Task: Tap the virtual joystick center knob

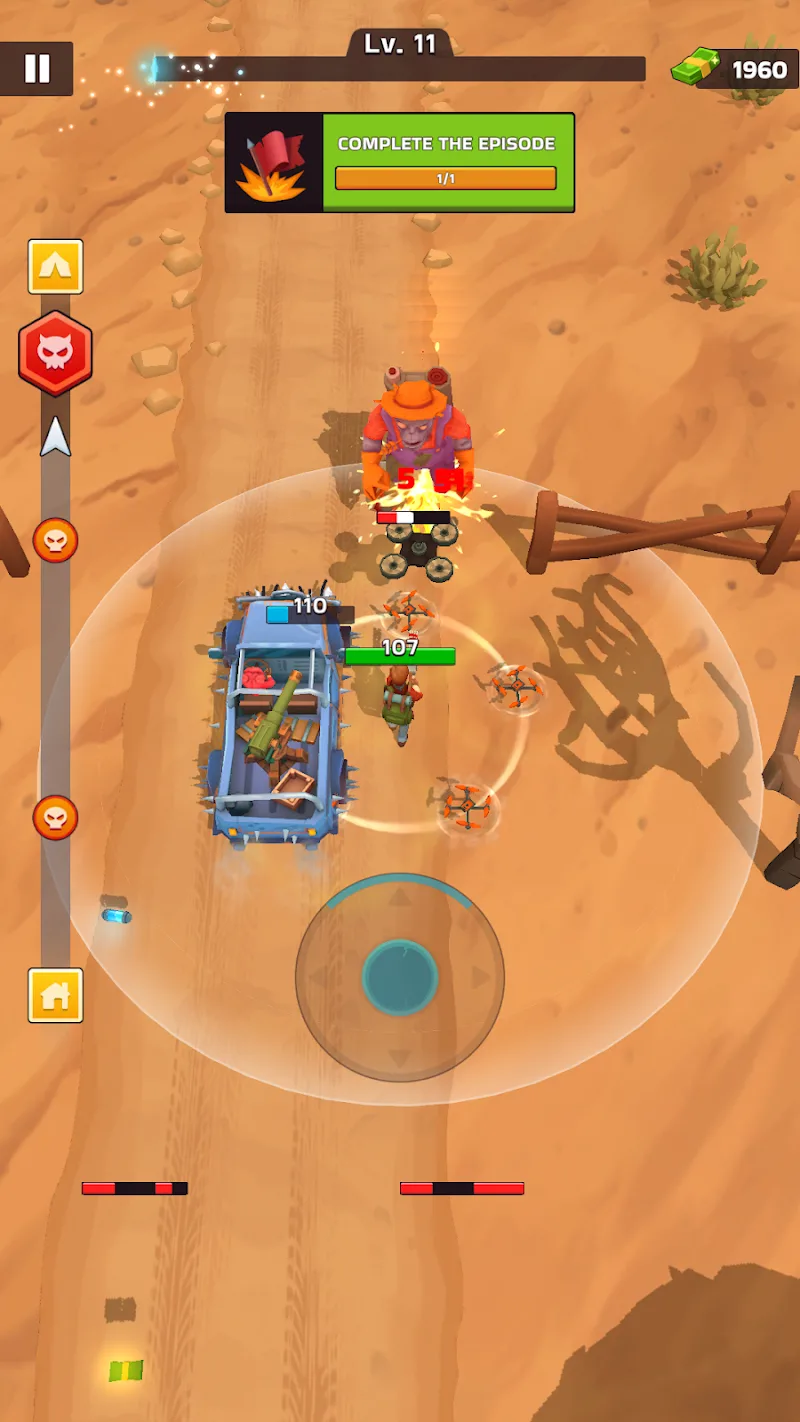Action: 400,977
